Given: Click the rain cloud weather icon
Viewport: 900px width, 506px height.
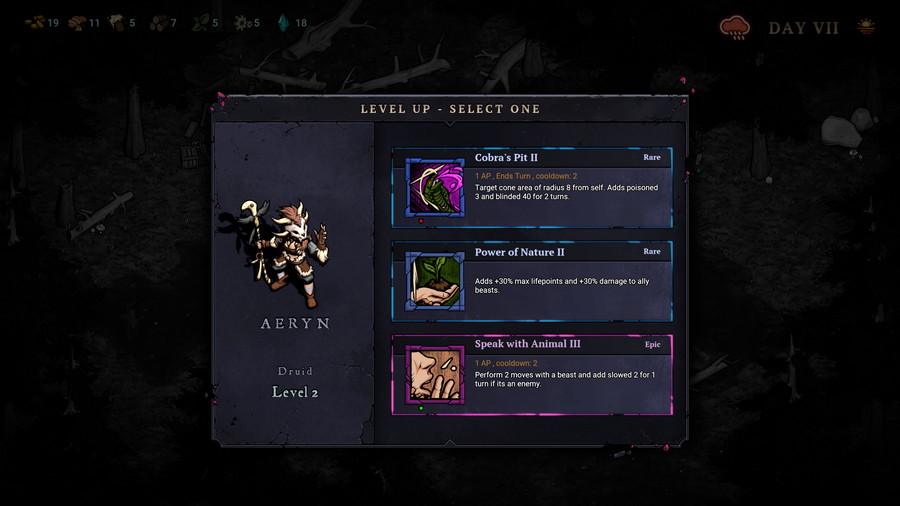Looking at the screenshot, I should click(x=735, y=28).
